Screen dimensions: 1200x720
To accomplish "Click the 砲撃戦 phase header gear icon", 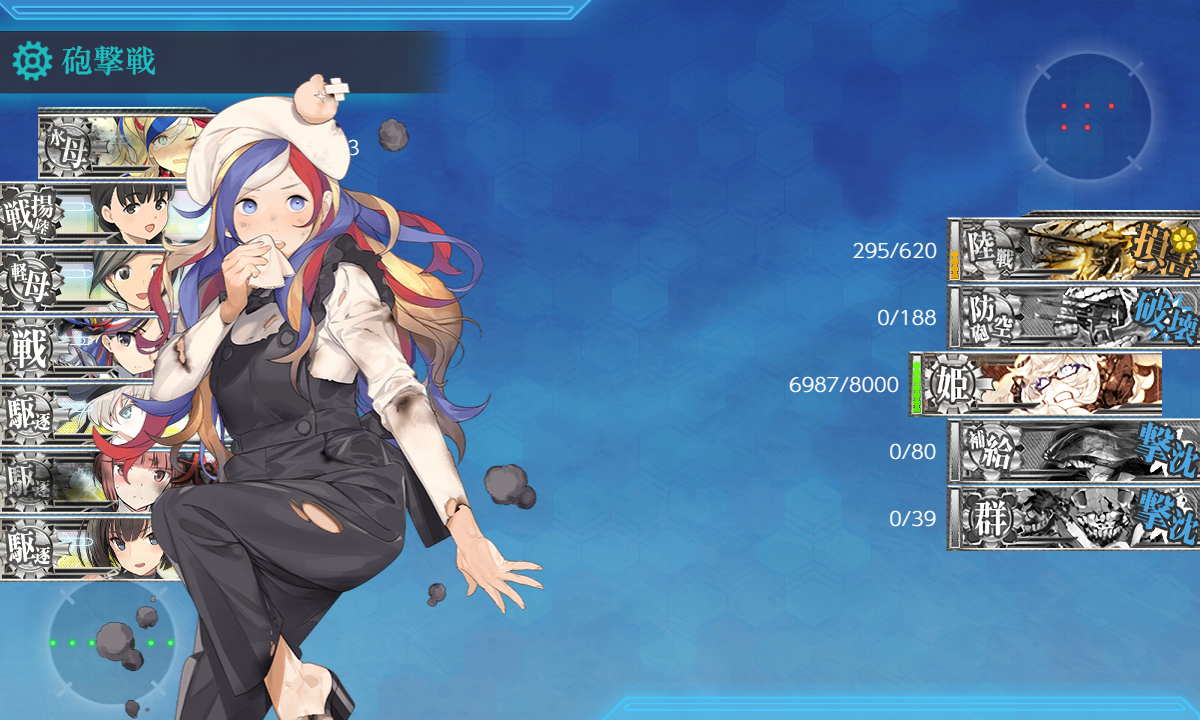I will [32, 62].
